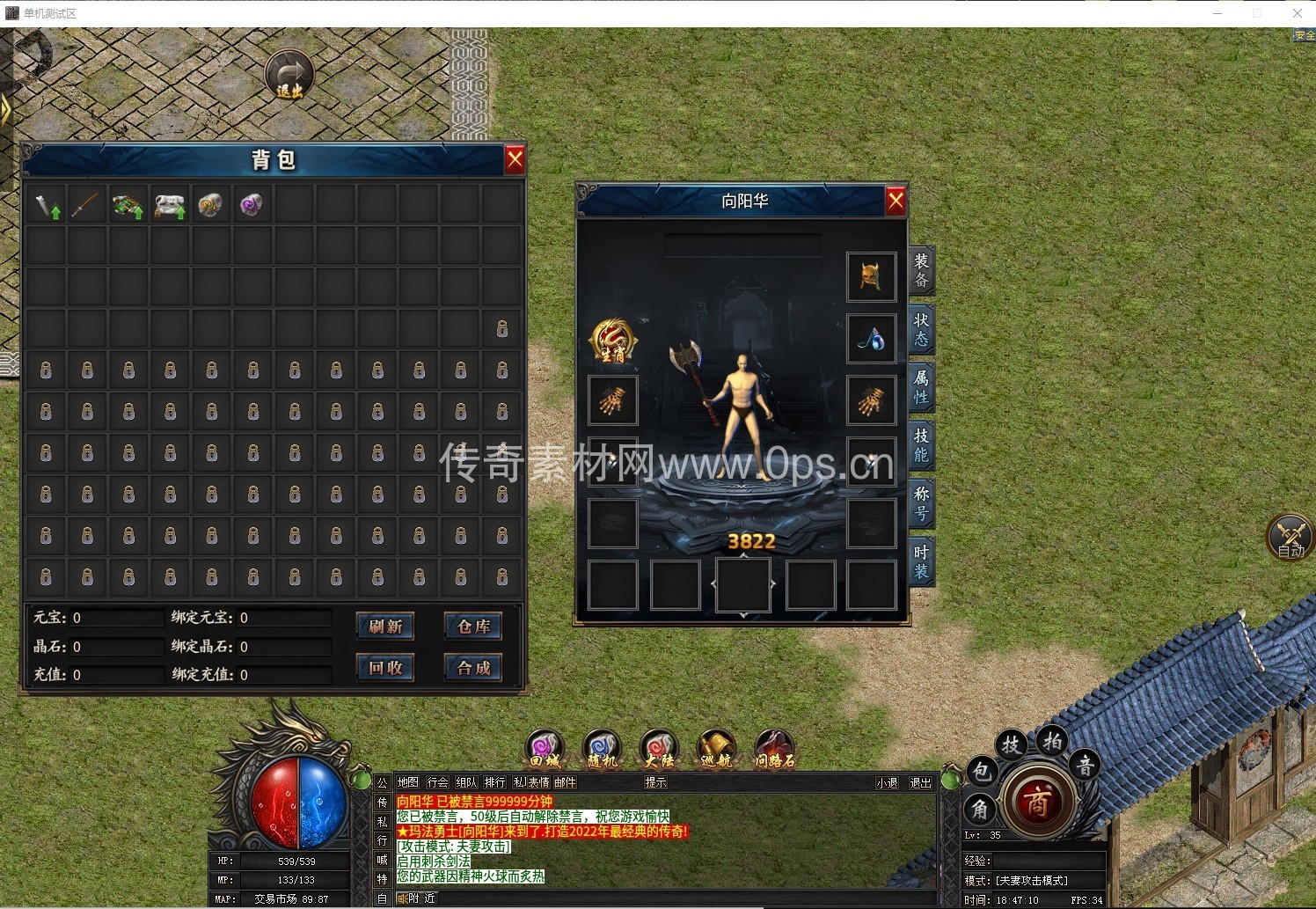The image size is (1316, 909).
Task: Select the equipped helmet slot
Action: click(x=871, y=277)
